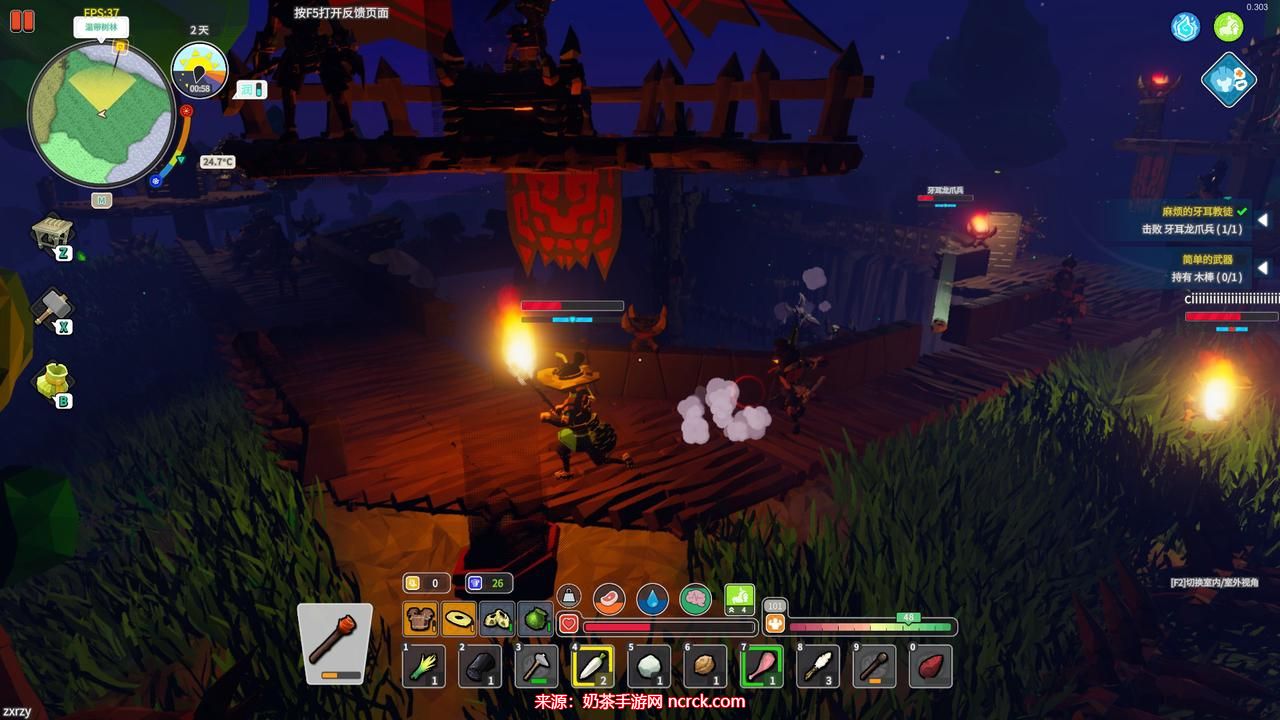Click the green mount icon at top
The height and width of the screenshot is (720, 1280).
coord(1228,27)
